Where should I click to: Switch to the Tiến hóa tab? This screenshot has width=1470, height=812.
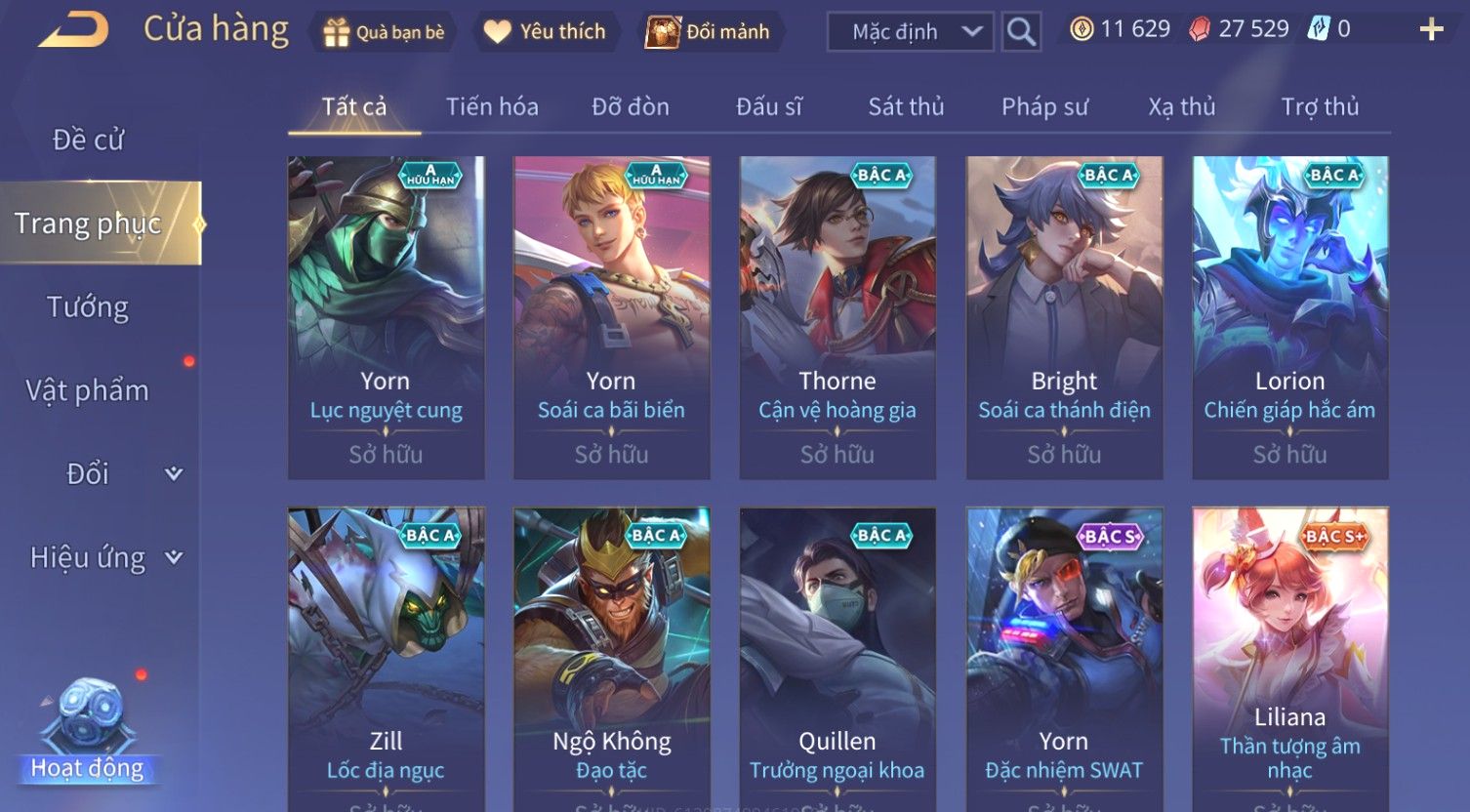click(492, 106)
